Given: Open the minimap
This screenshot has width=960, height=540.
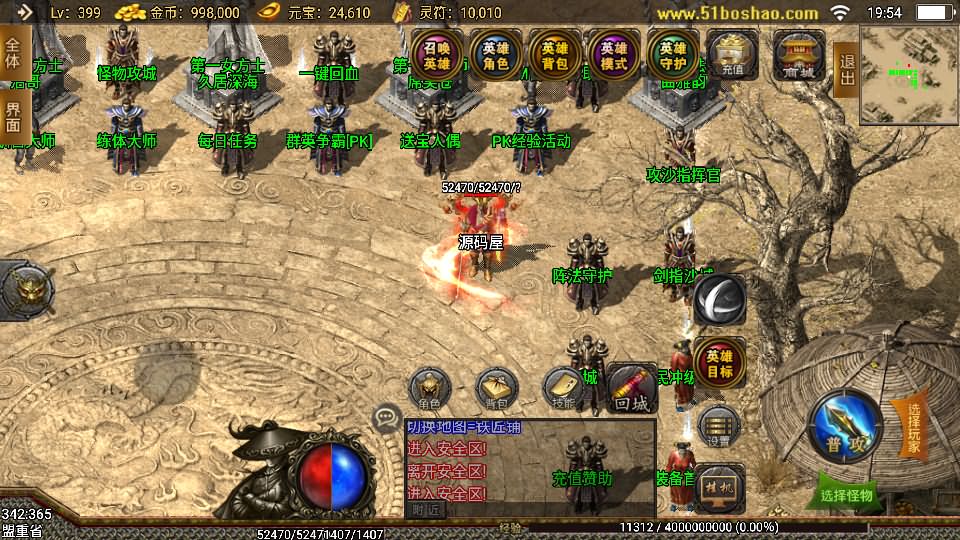Looking at the screenshot, I should click(x=908, y=68).
